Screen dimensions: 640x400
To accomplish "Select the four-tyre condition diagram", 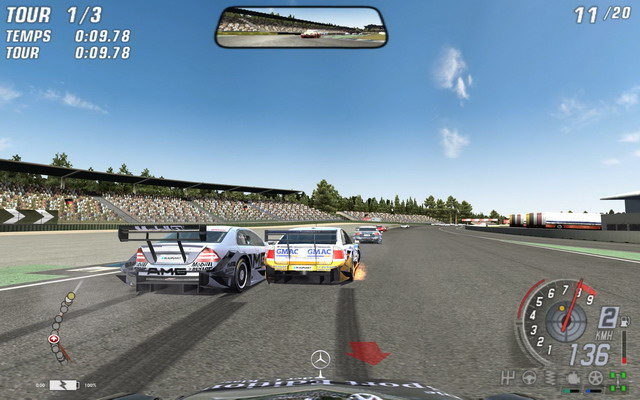I will tap(619, 379).
